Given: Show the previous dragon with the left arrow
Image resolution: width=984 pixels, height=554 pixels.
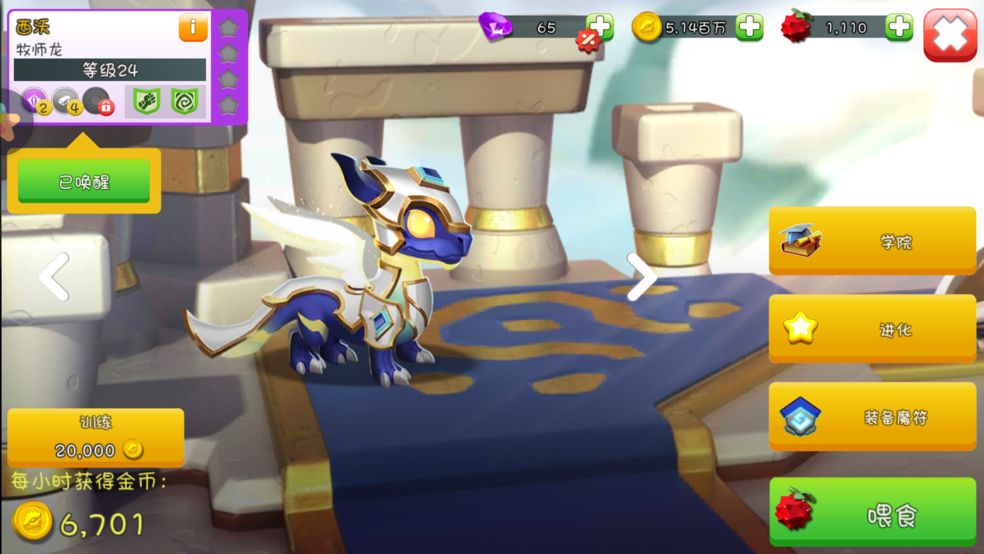Looking at the screenshot, I should (55, 276).
